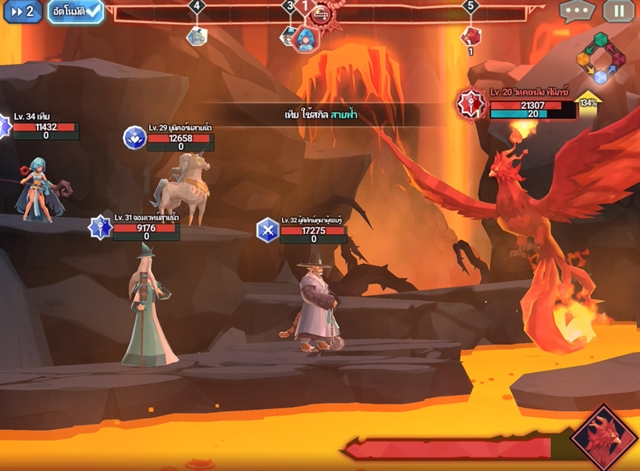640x471 pixels.
Task: Select the phoenix boss portrait
Action: pos(601,435)
